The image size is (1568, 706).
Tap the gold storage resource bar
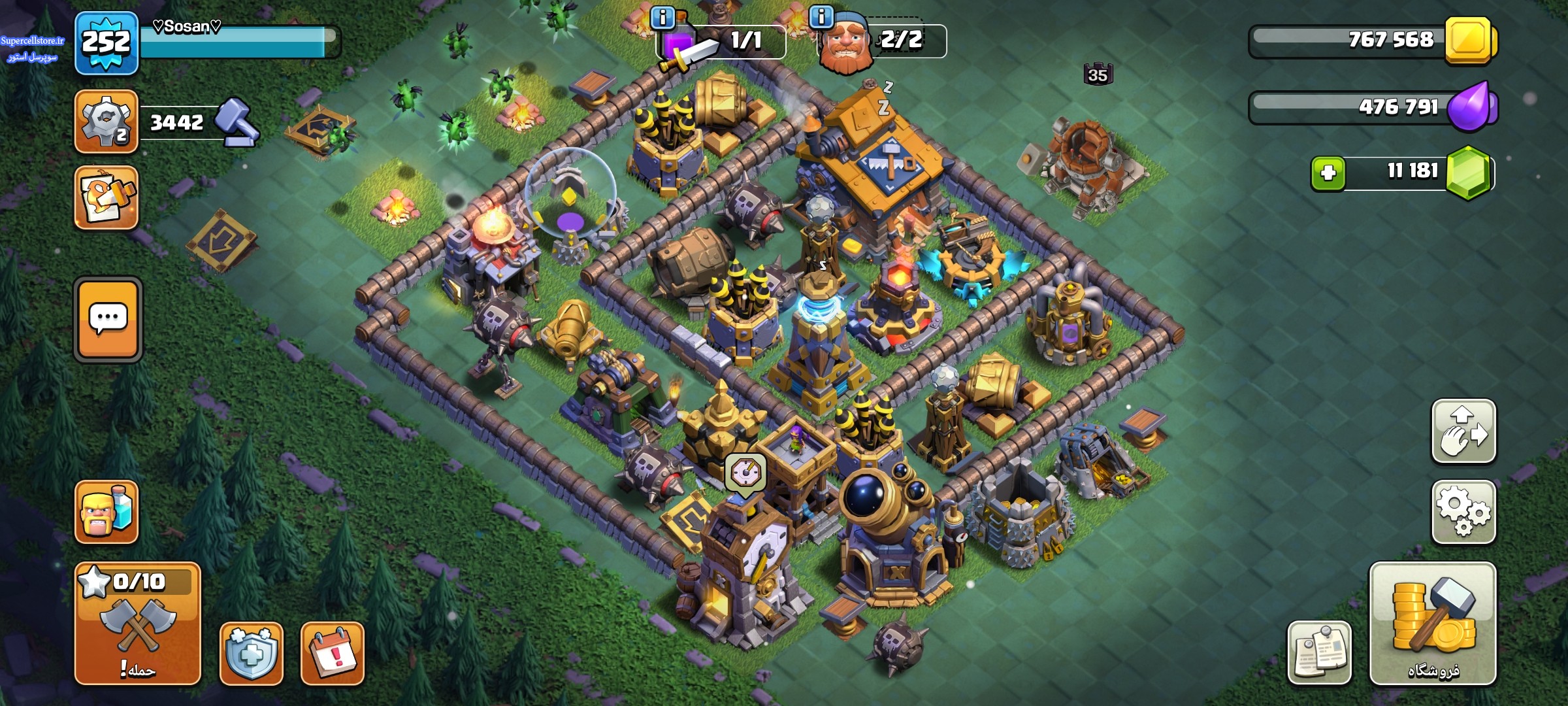tap(1372, 41)
